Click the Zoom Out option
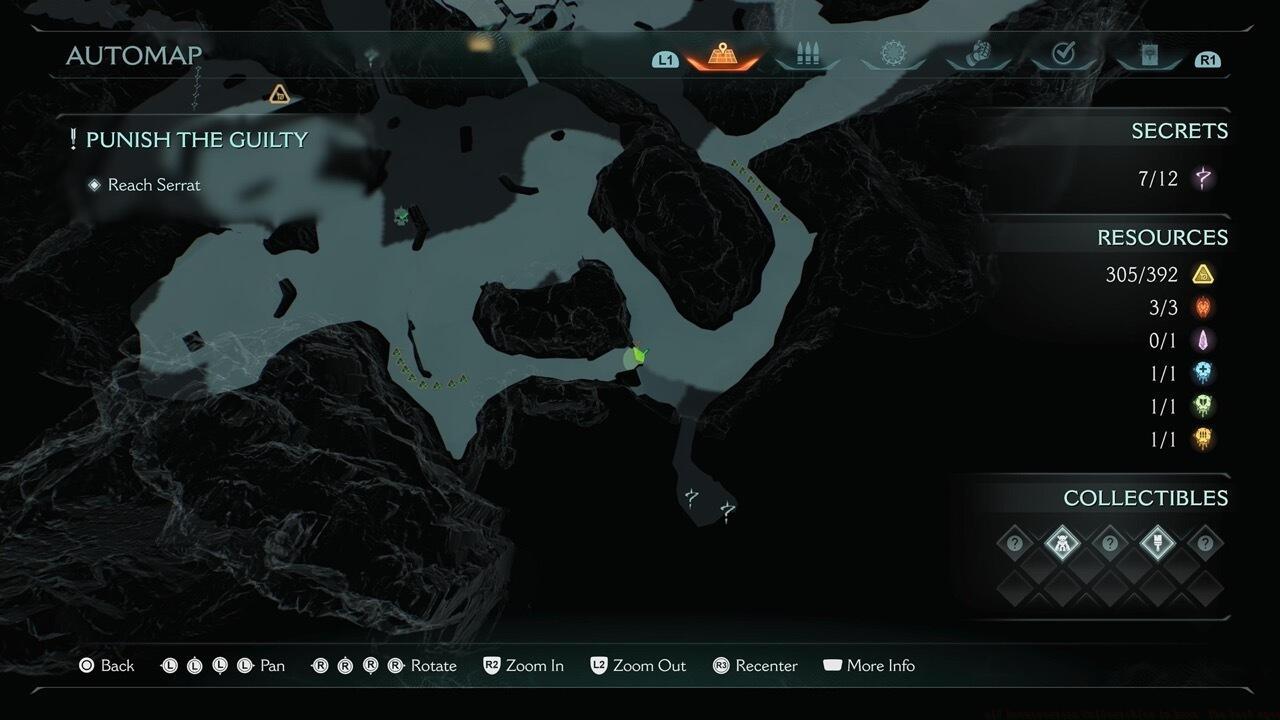 pyautogui.click(x=638, y=665)
